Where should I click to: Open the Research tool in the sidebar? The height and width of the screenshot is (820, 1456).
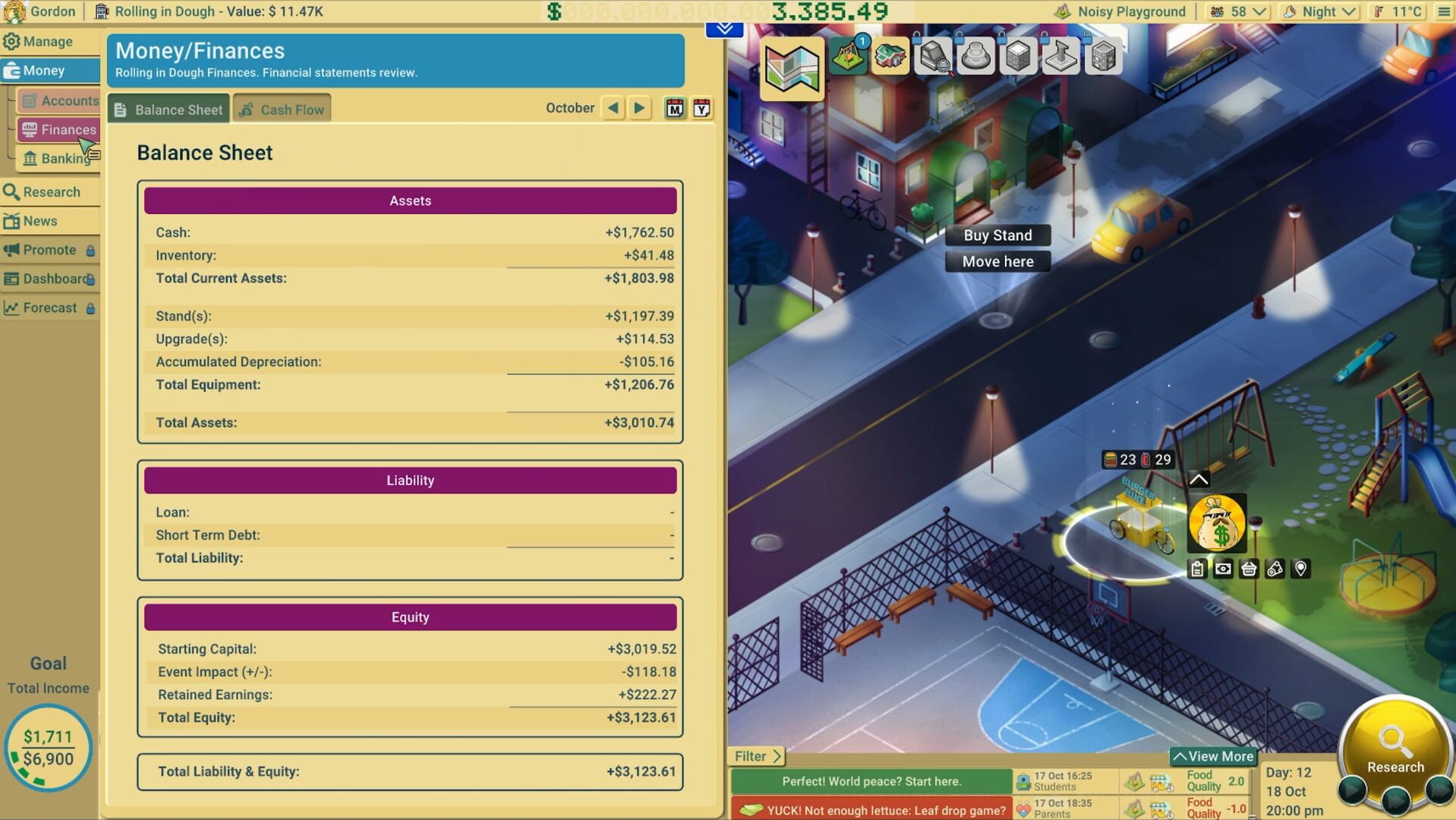coord(43,192)
